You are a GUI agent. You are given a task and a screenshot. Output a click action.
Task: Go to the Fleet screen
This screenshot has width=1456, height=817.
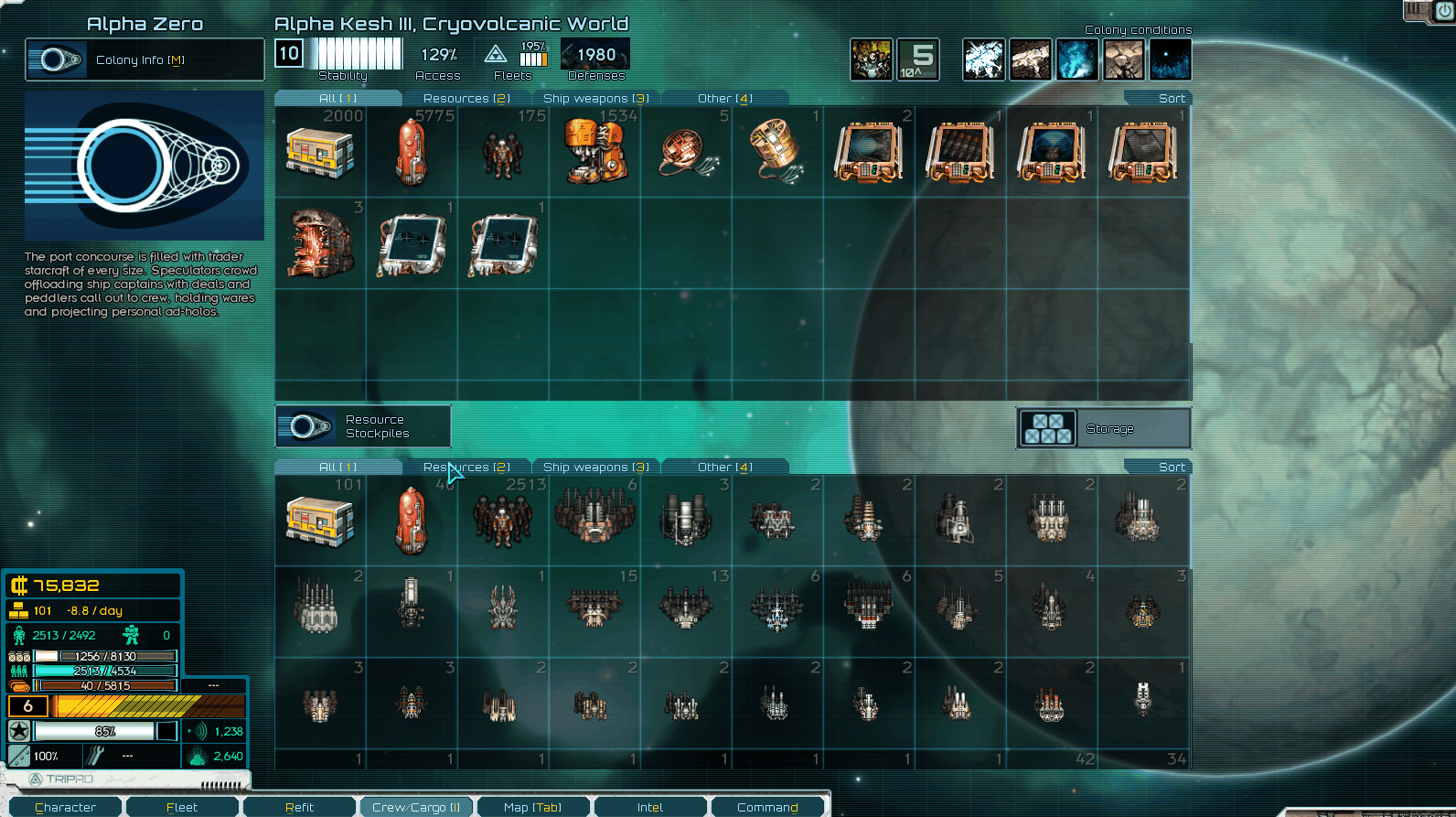tap(182, 807)
